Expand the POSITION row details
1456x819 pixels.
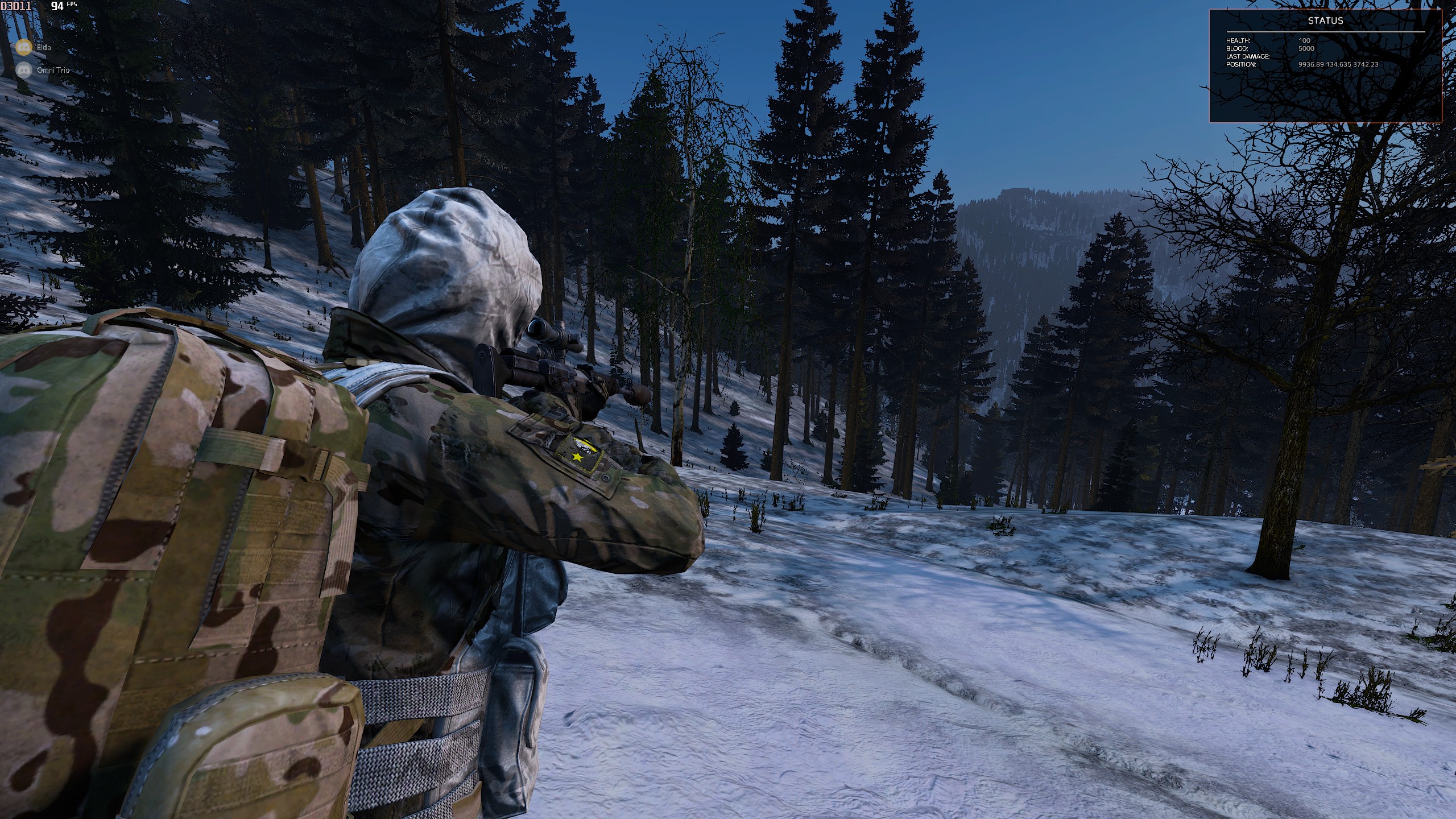tap(1243, 65)
